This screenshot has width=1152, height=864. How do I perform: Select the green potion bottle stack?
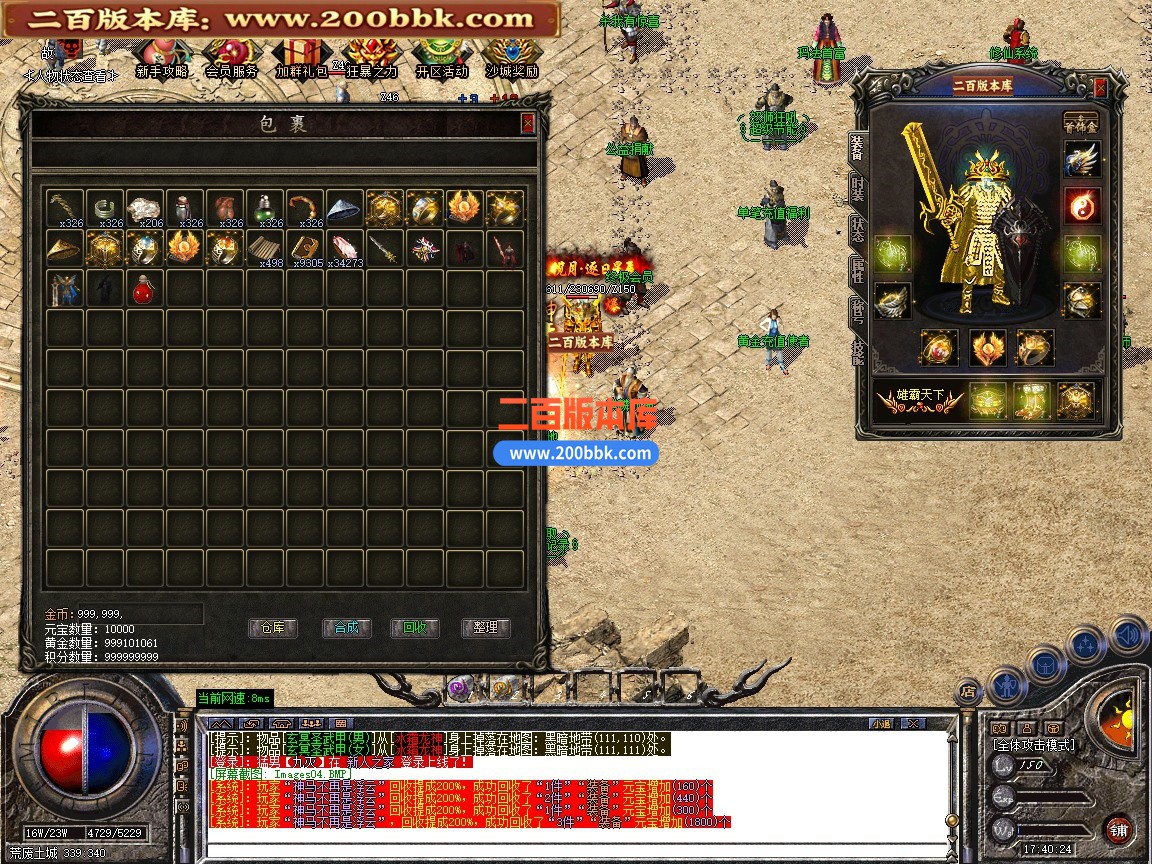pos(264,208)
